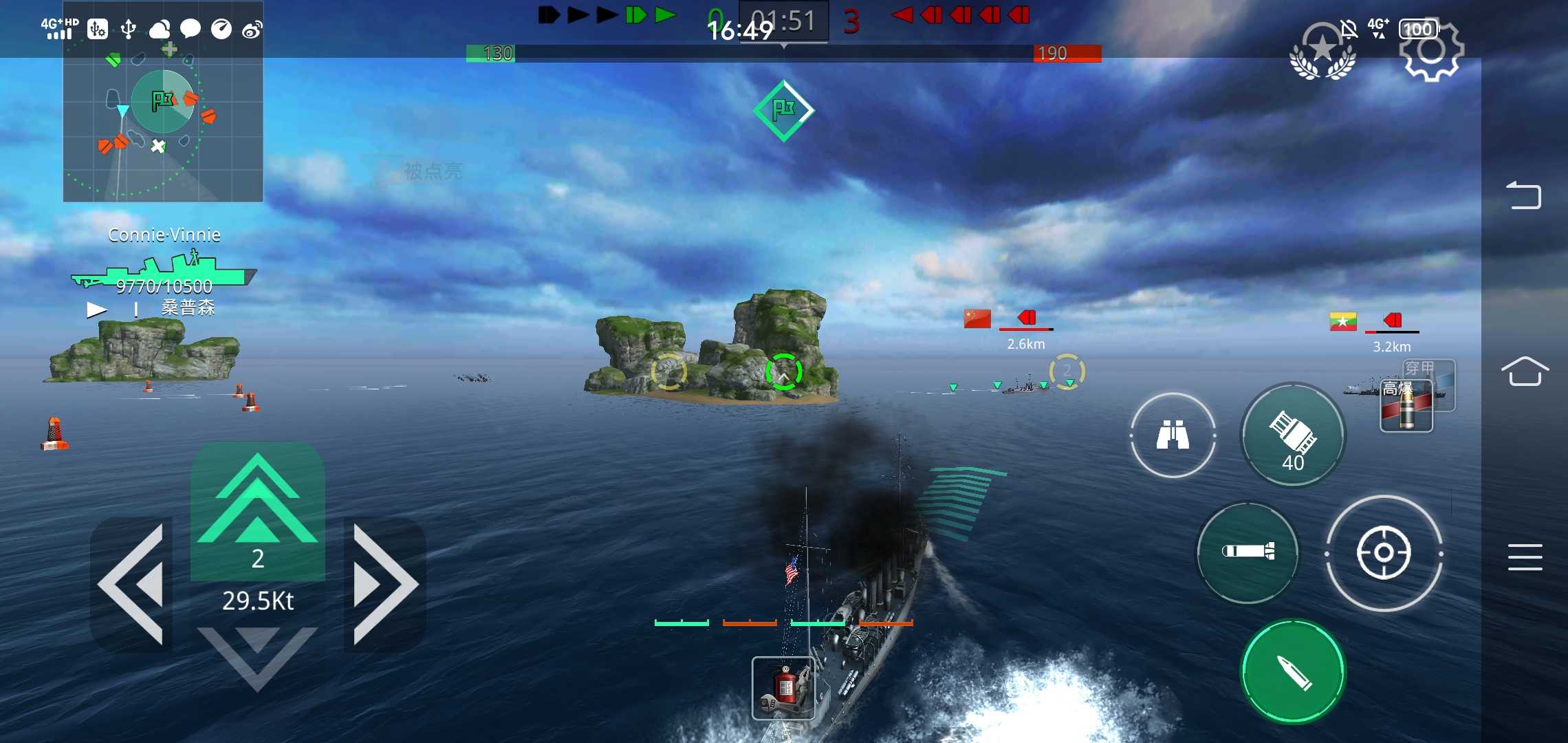This screenshot has height=743, width=1568.
Task: Select the green capture point flag marker
Action: [x=783, y=110]
